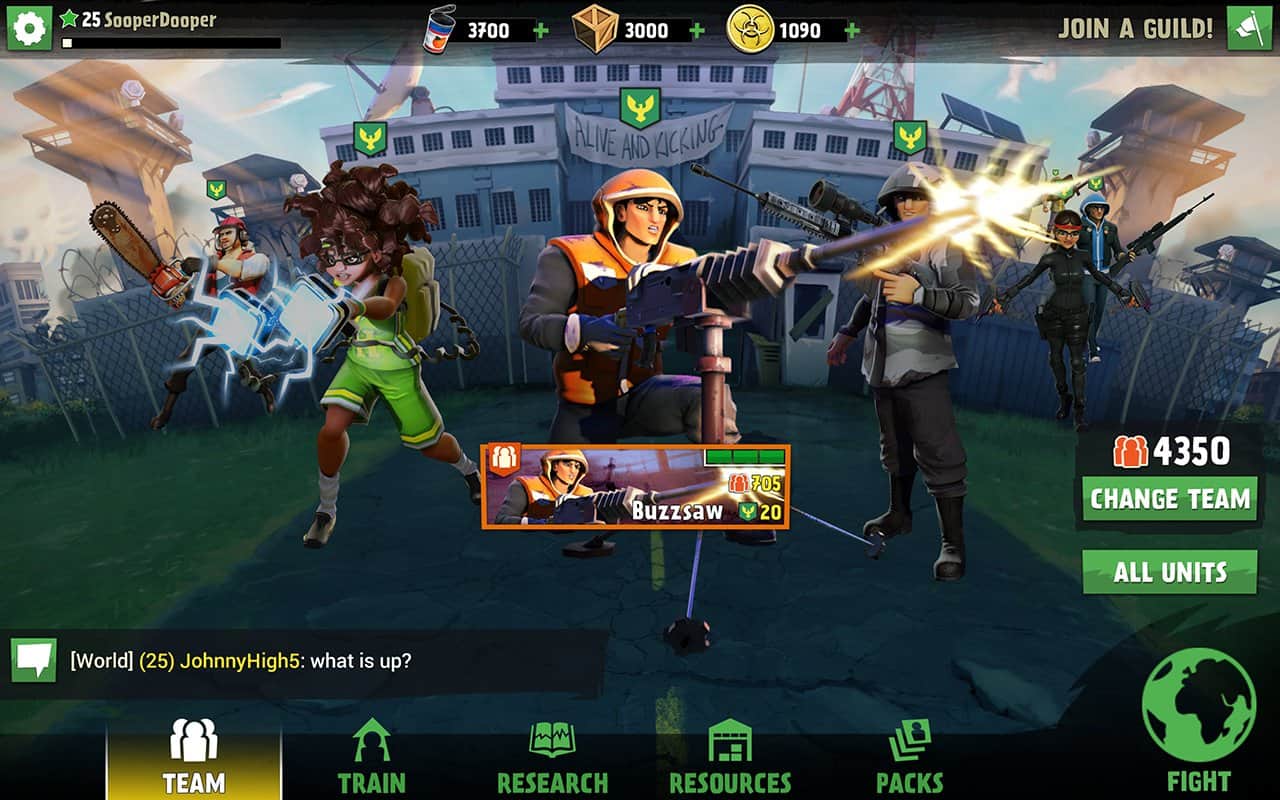Open the world chat bubble
The image size is (1280, 800).
coord(33,660)
